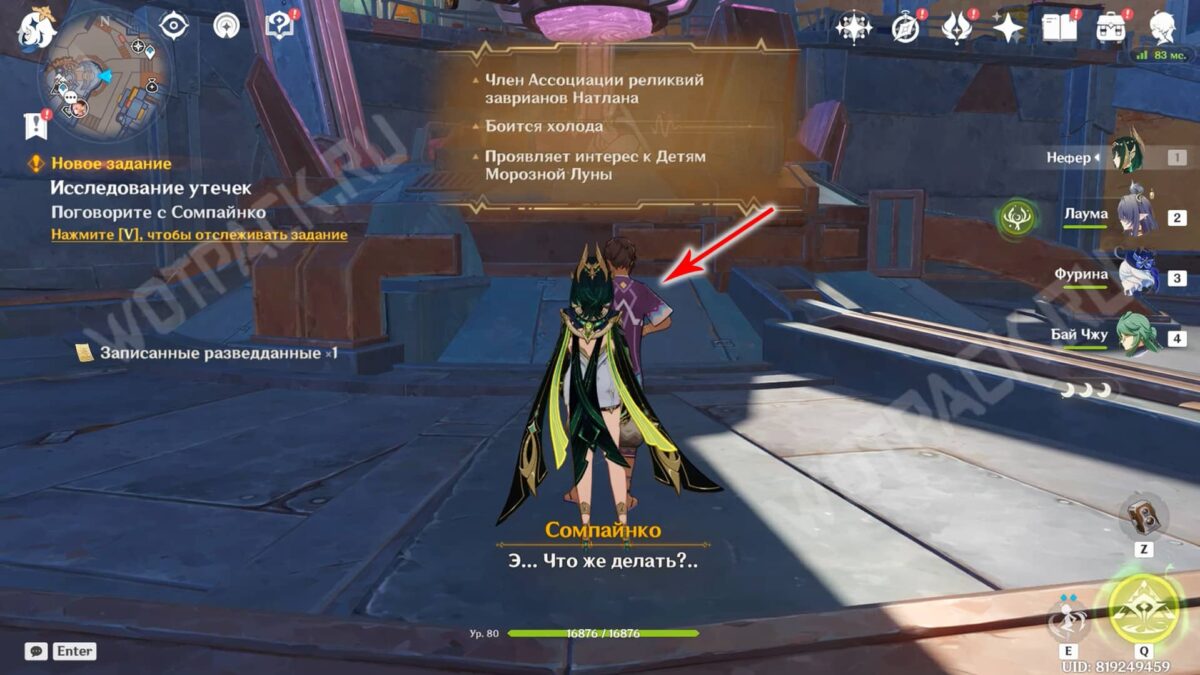This screenshot has height=675, width=1200.
Task: Open the backpack inventory
Action: (1111, 27)
